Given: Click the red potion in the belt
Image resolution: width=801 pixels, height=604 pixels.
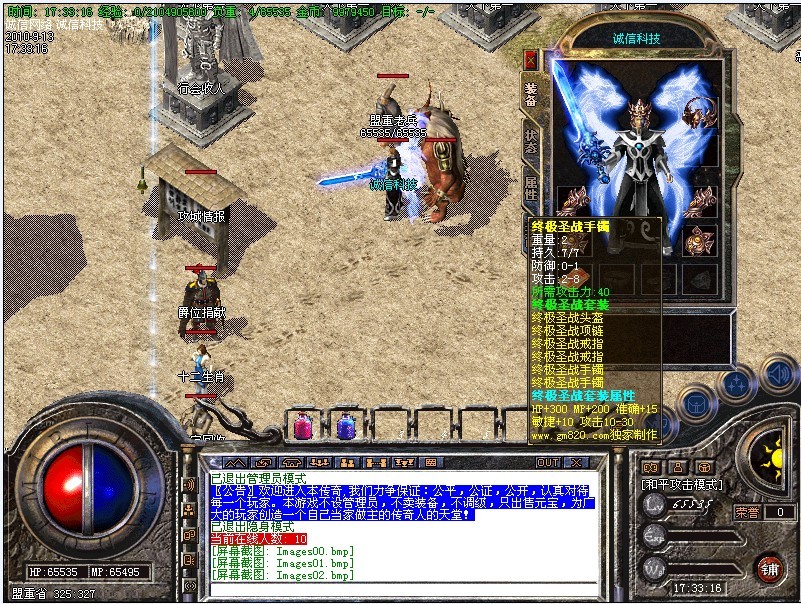Looking at the screenshot, I should point(302,426).
